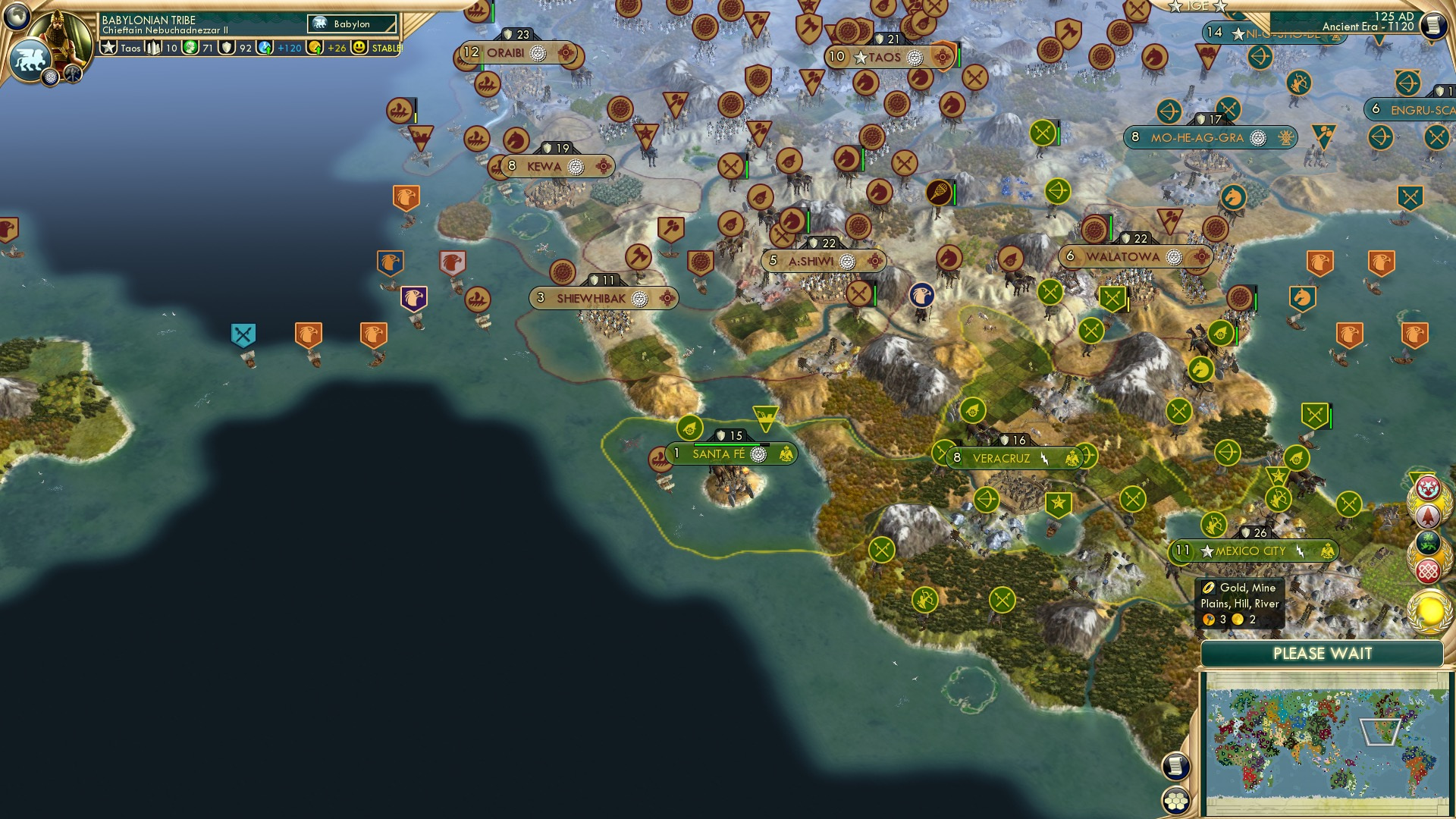The height and width of the screenshot is (819, 1456).
Task: Click the shield 92 military strength indicator
Action: [x=227, y=49]
